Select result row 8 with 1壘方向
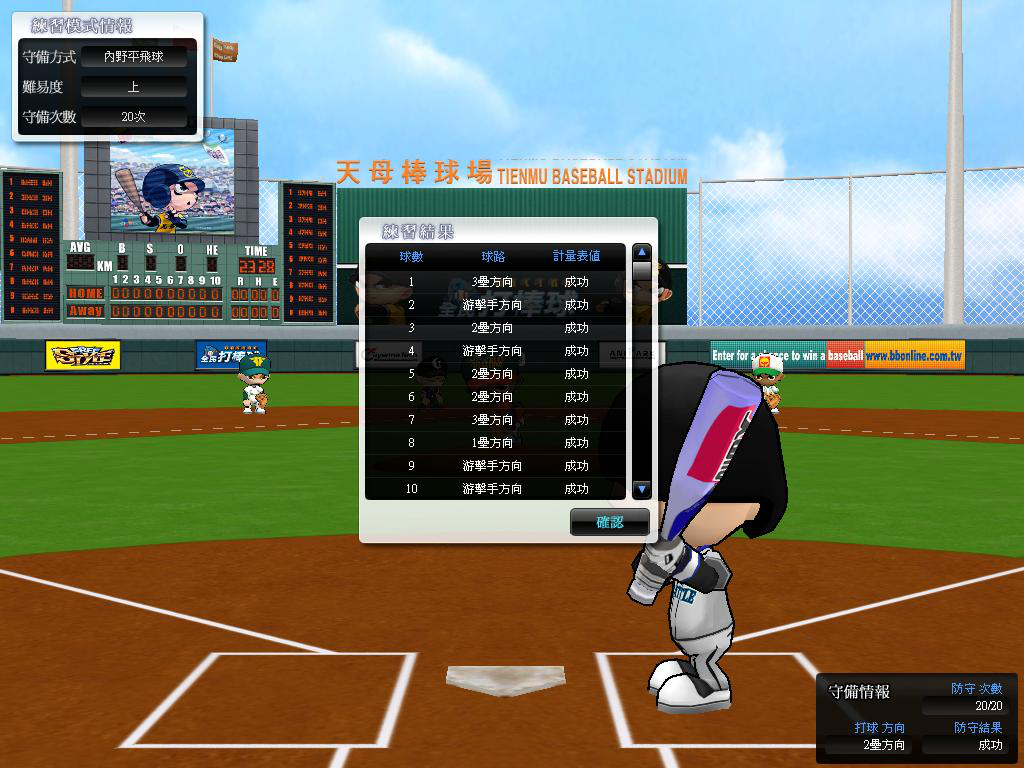This screenshot has width=1024, height=768. (x=494, y=443)
